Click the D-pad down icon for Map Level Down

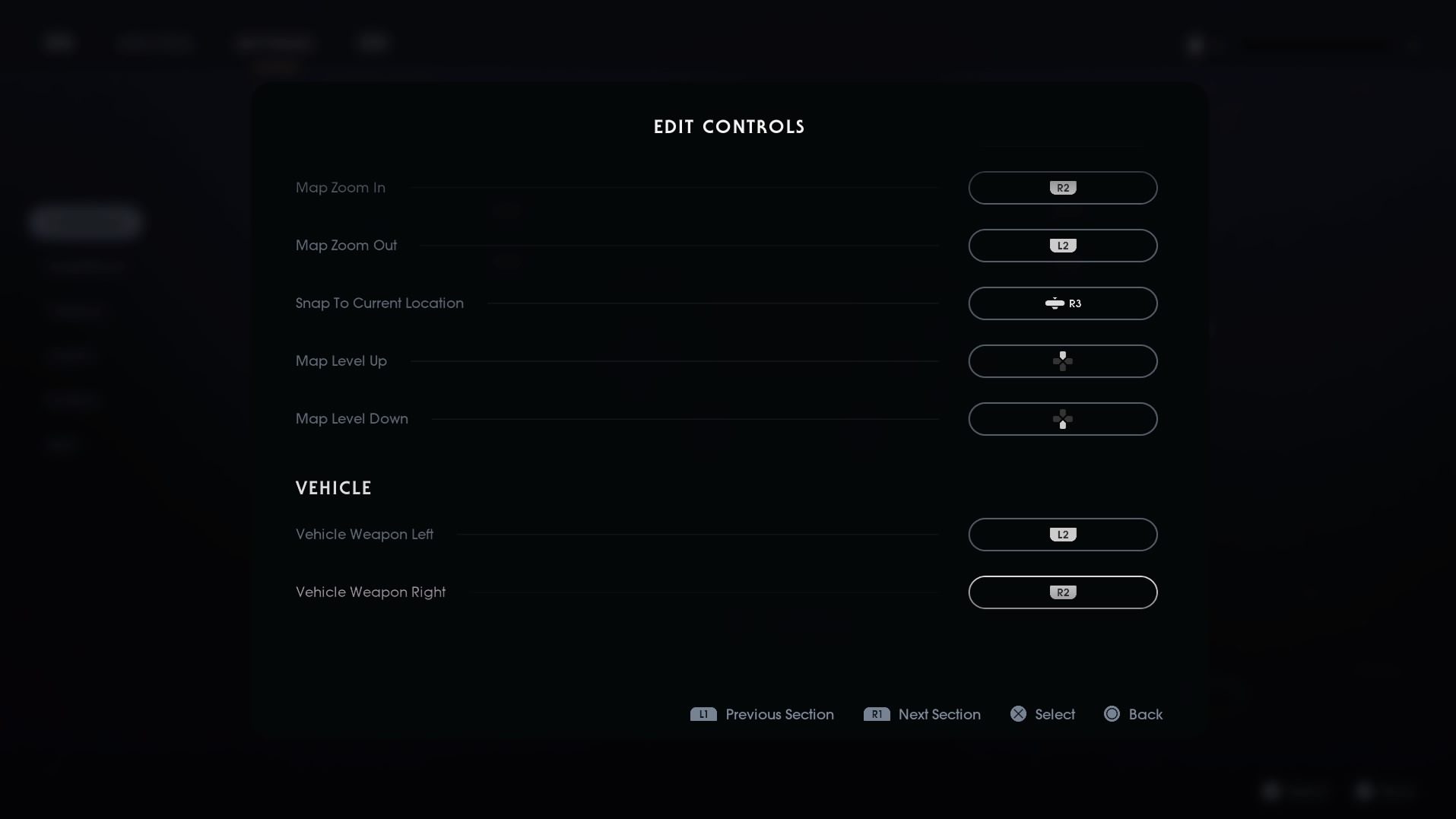pyautogui.click(x=1061, y=419)
